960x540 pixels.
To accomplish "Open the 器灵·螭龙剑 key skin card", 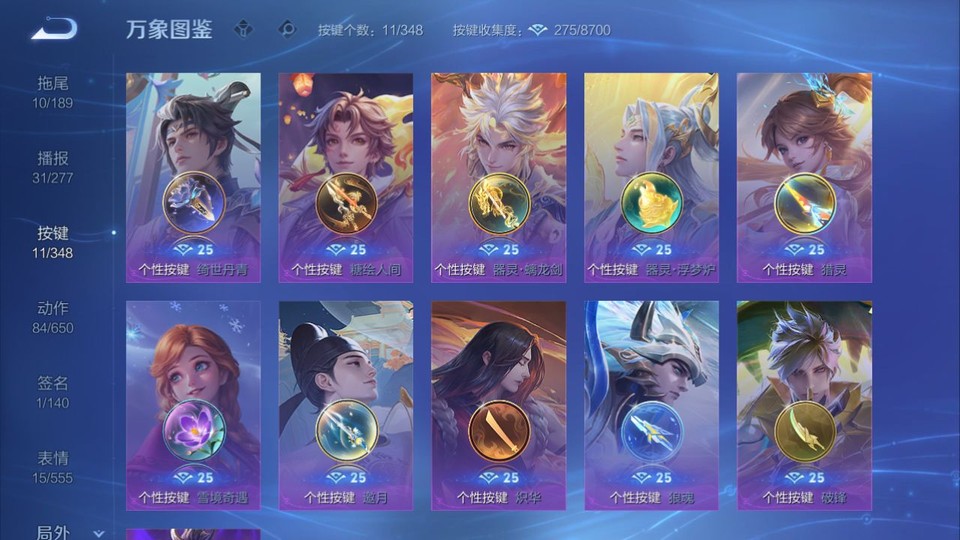I will (499, 177).
